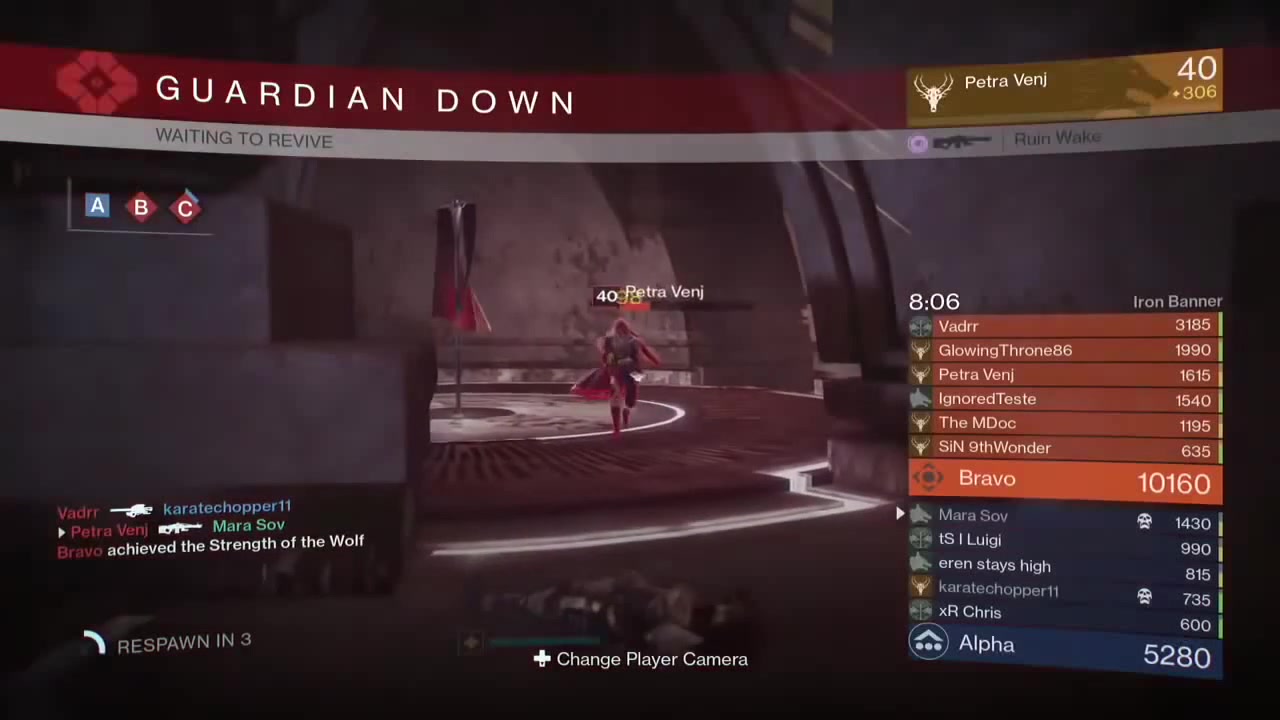The image size is (1280, 720).
Task: Expand the Petra Venj kill feed arrow
Action: pos(61,532)
